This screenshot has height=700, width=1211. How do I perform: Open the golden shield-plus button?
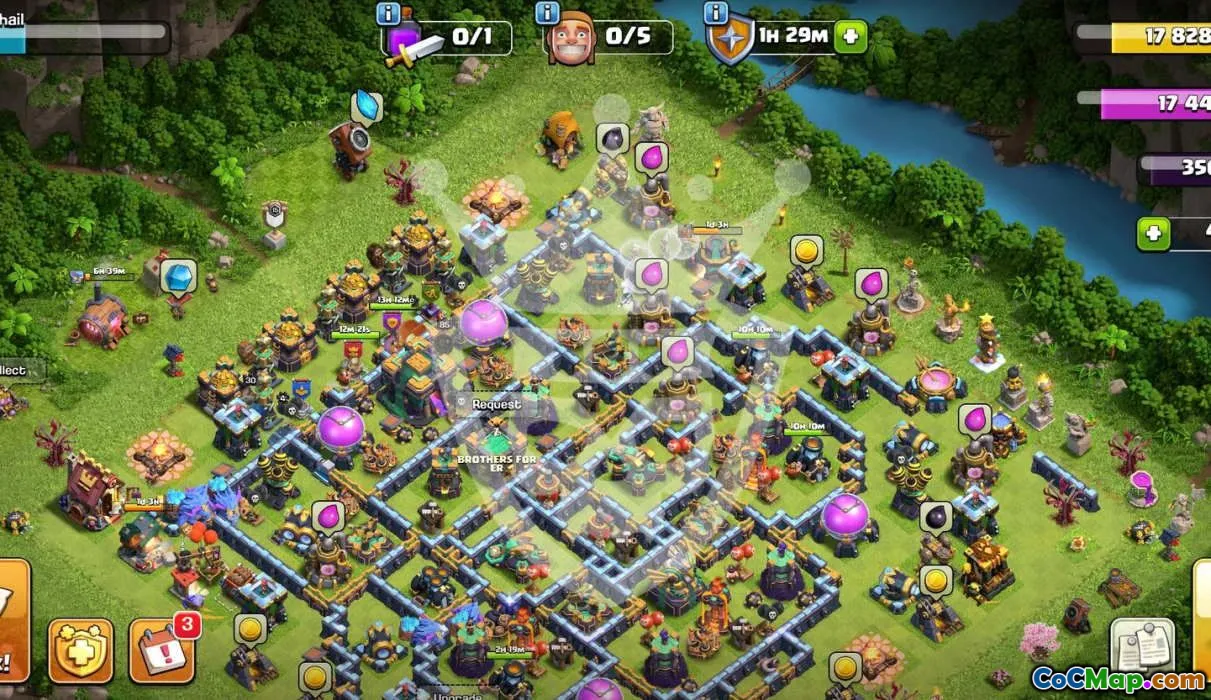pos(81,650)
